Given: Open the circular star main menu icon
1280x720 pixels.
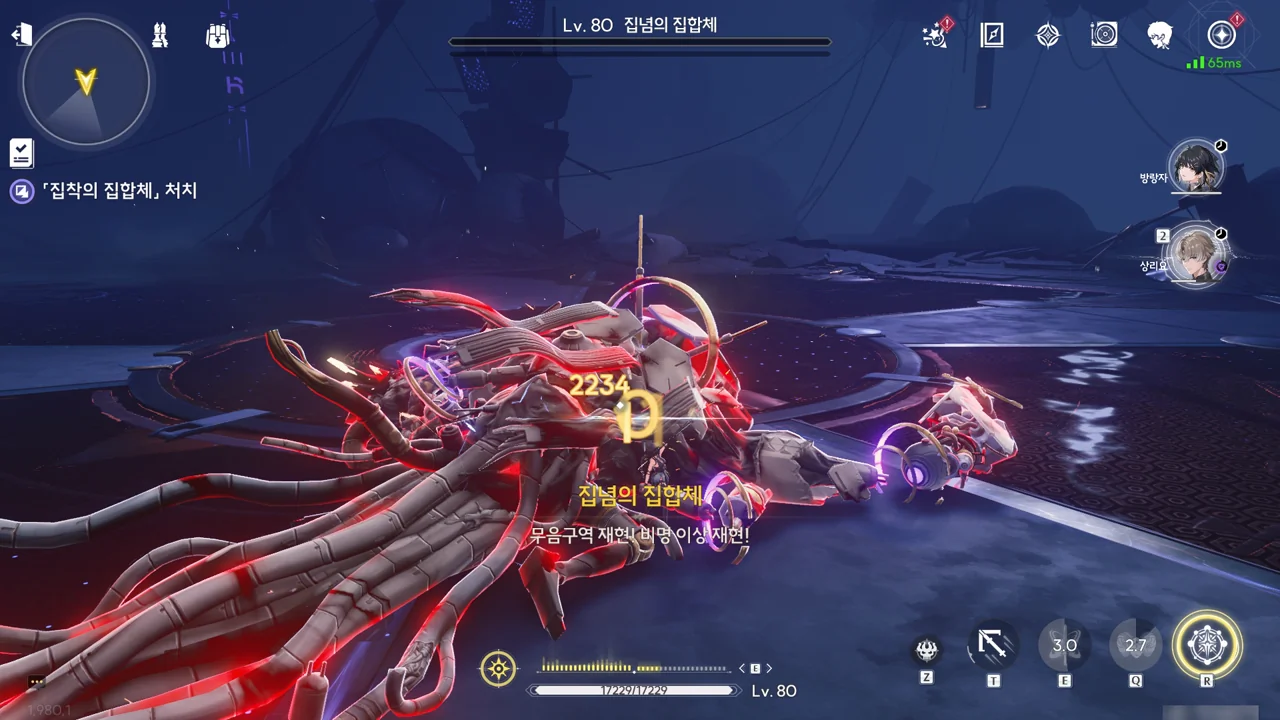Looking at the screenshot, I should [1221, 36].
